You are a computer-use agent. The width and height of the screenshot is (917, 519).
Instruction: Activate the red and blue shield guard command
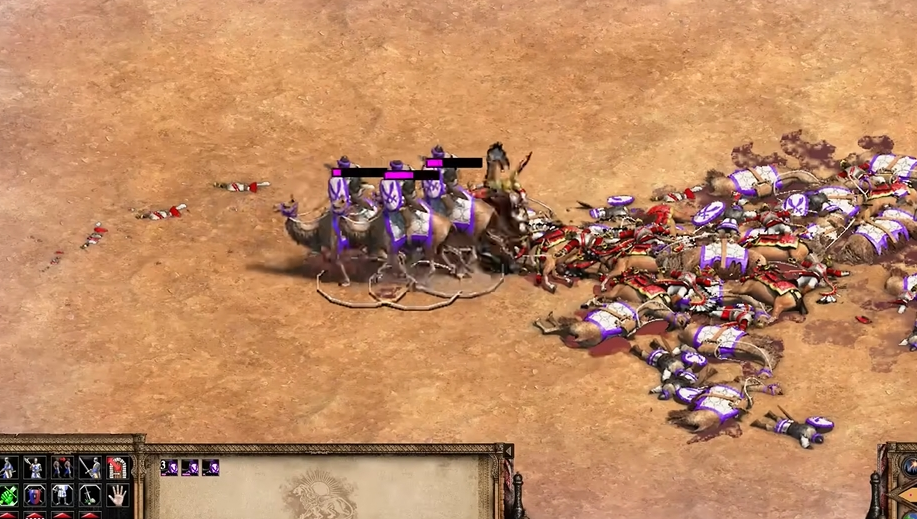pyautogui.click(x=35, y=495)
